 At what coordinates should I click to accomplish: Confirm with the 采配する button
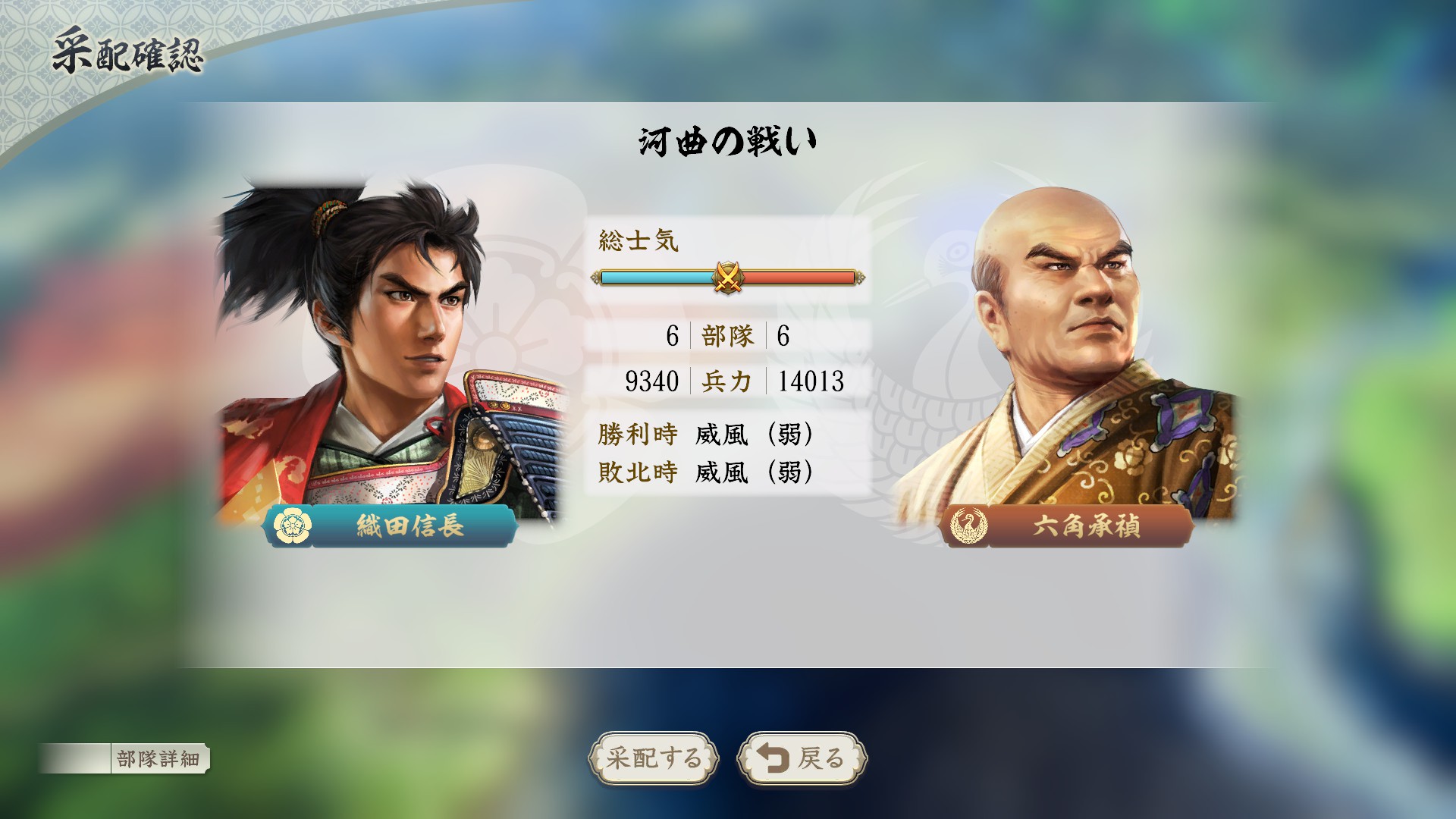pyautogui.click(x=654, y=758)
